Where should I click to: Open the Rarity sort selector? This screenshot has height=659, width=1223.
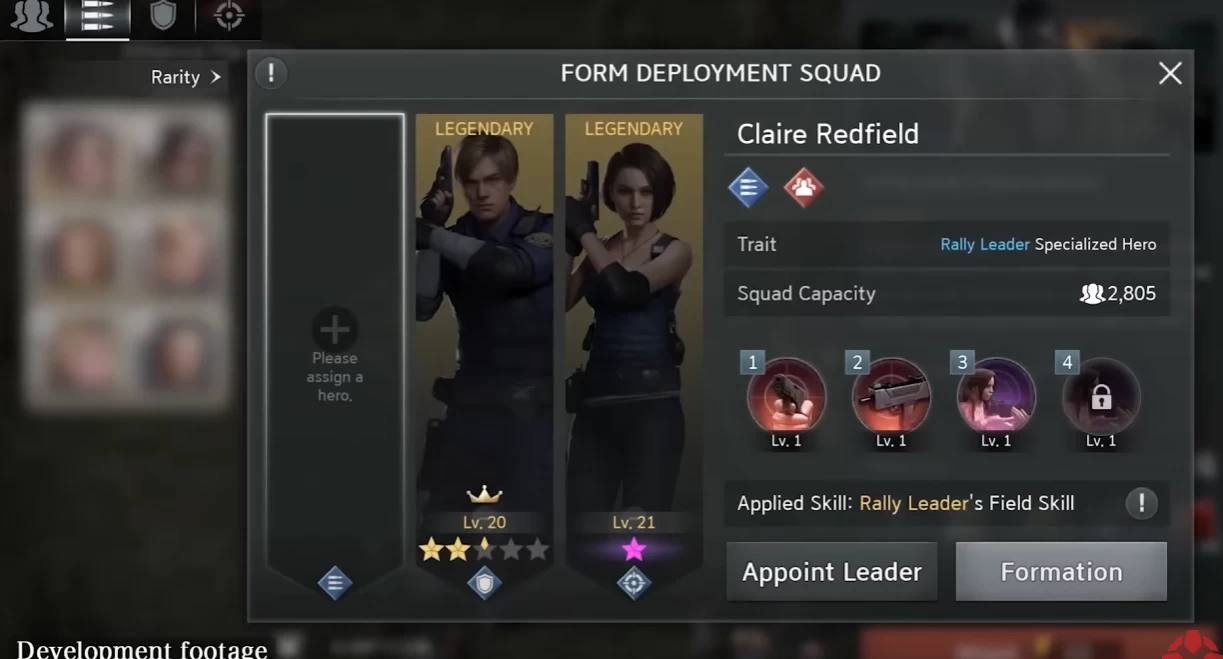(x=186, y=77)
